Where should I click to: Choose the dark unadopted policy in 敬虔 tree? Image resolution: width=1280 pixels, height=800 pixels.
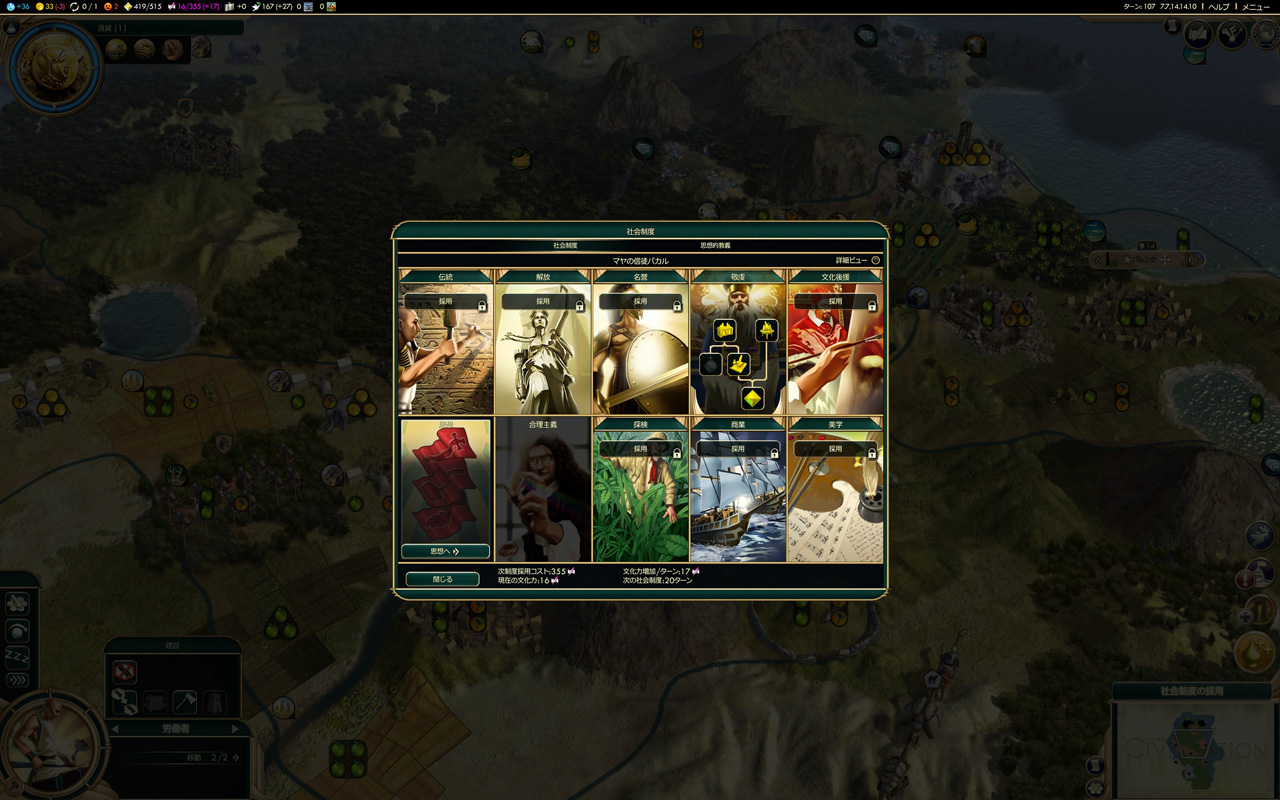pos(711,365)
